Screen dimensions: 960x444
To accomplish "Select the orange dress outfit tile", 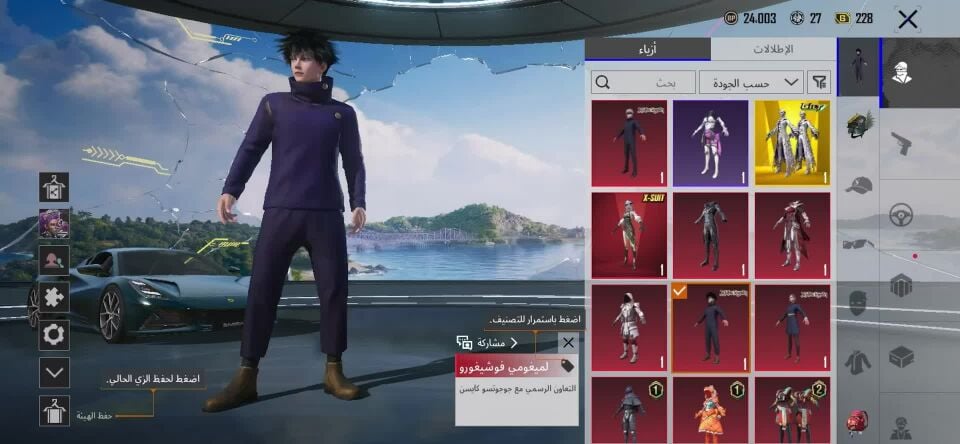I will [x=710, y=410].
